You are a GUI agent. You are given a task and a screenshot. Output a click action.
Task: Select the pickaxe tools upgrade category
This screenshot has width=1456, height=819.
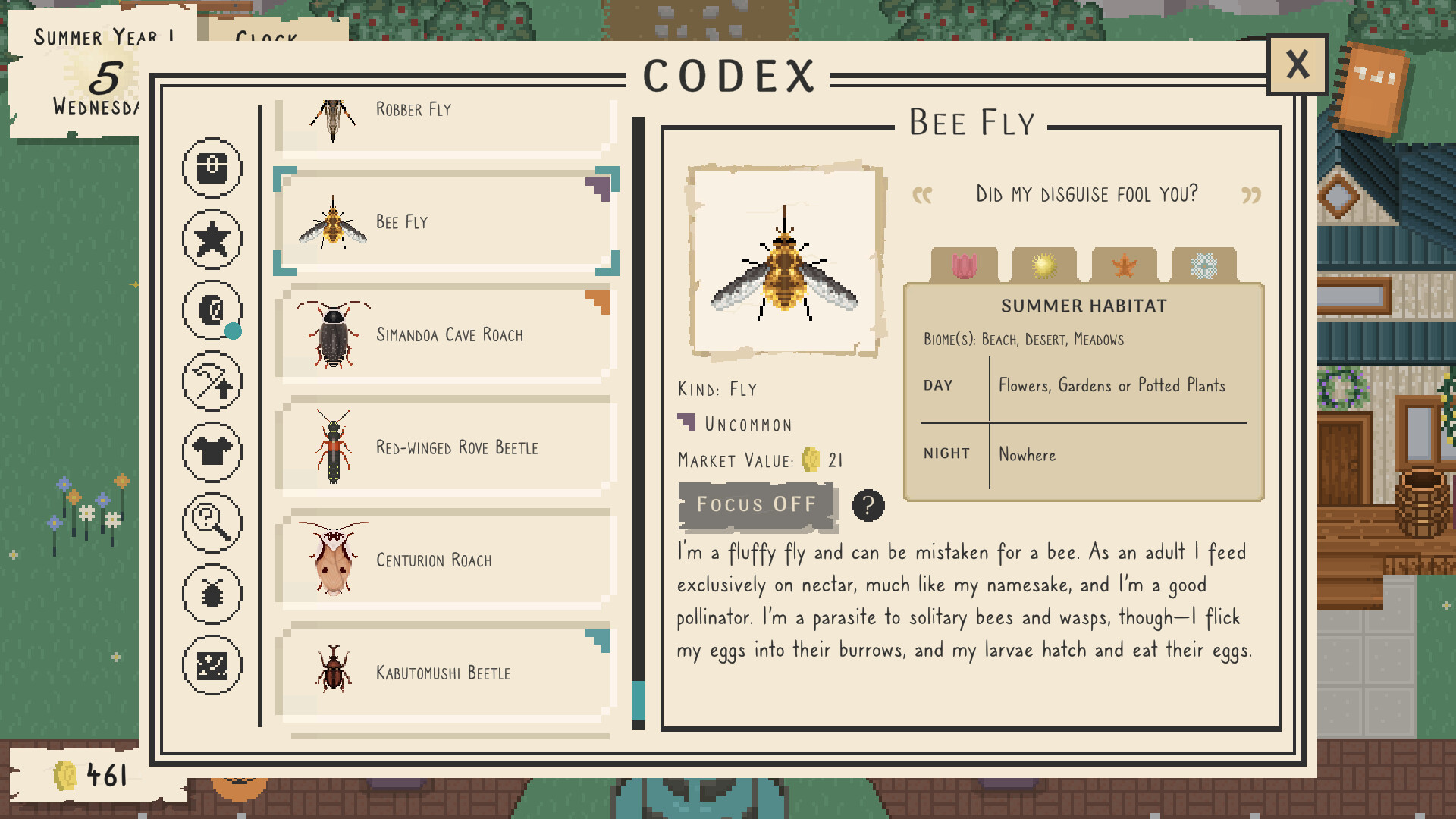click(212, 381)
